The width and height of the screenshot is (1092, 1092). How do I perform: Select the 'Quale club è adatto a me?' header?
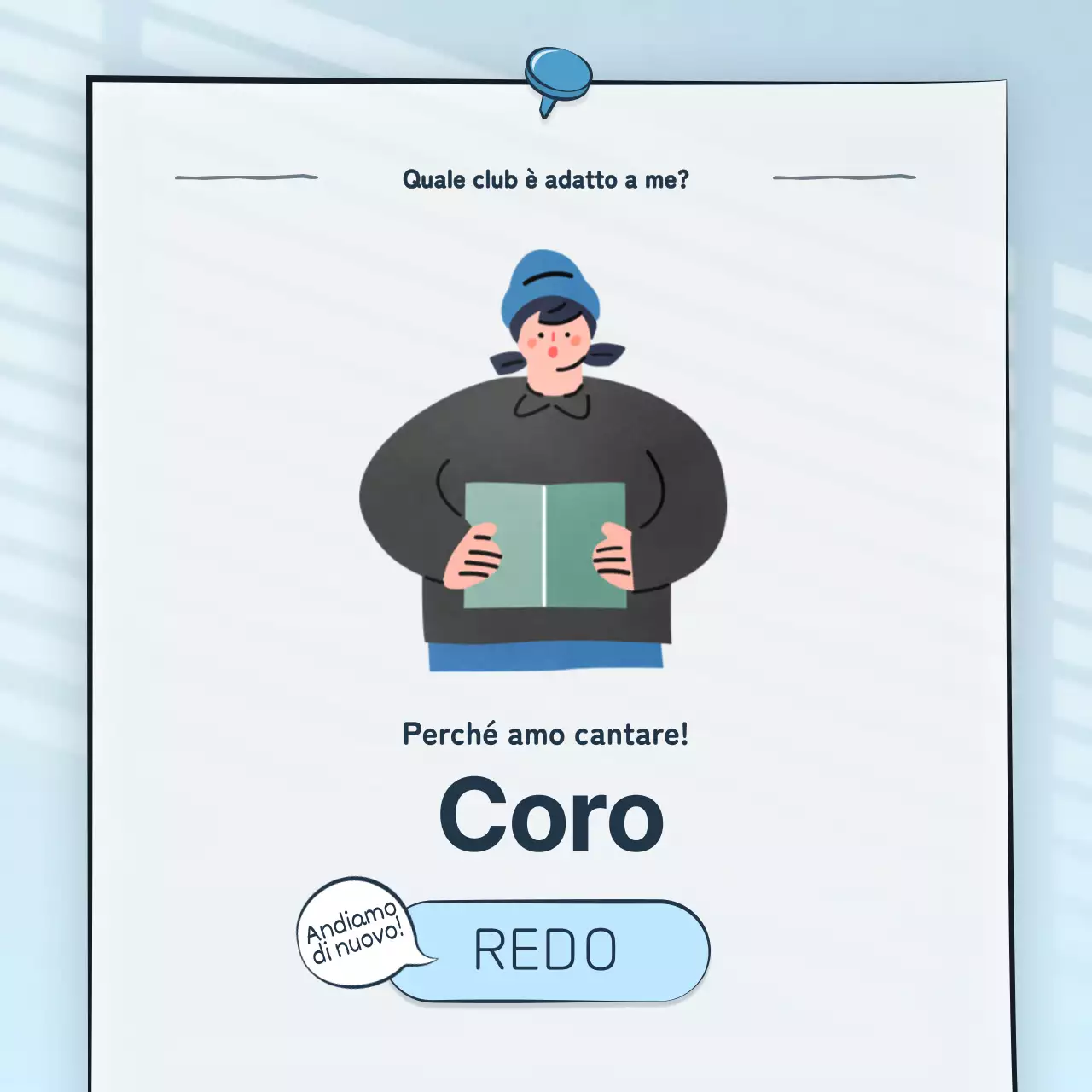pos(546,179)
